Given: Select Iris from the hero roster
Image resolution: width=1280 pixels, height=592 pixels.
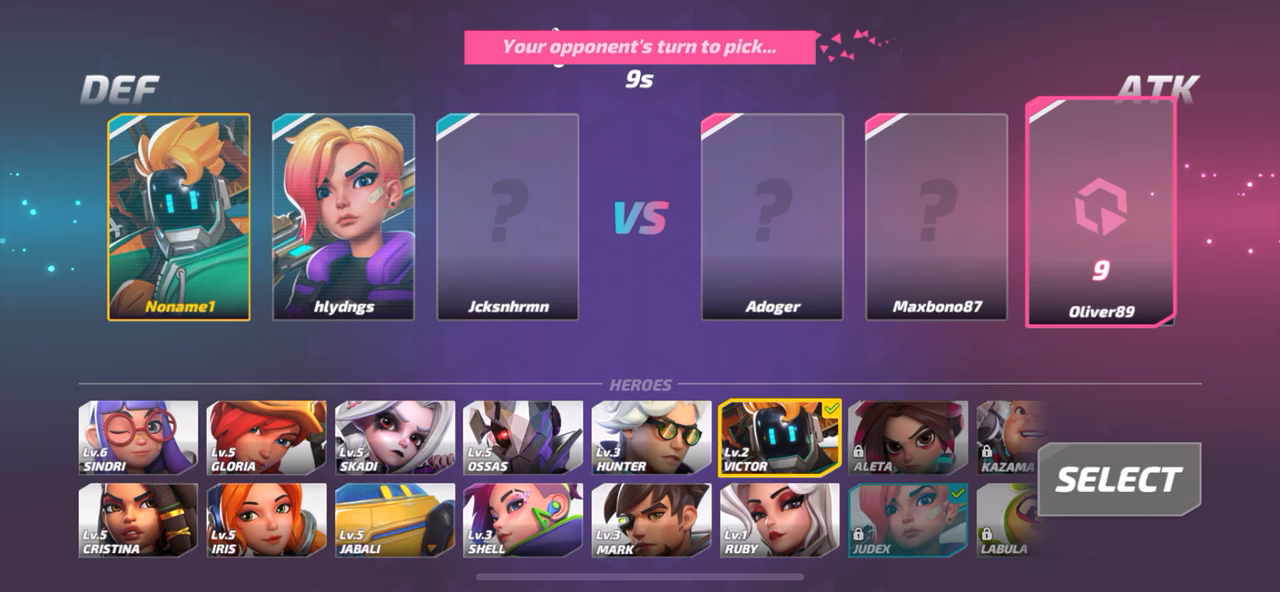Looking at the screenshot, I should pyautogui.click(x=267, y=520).
